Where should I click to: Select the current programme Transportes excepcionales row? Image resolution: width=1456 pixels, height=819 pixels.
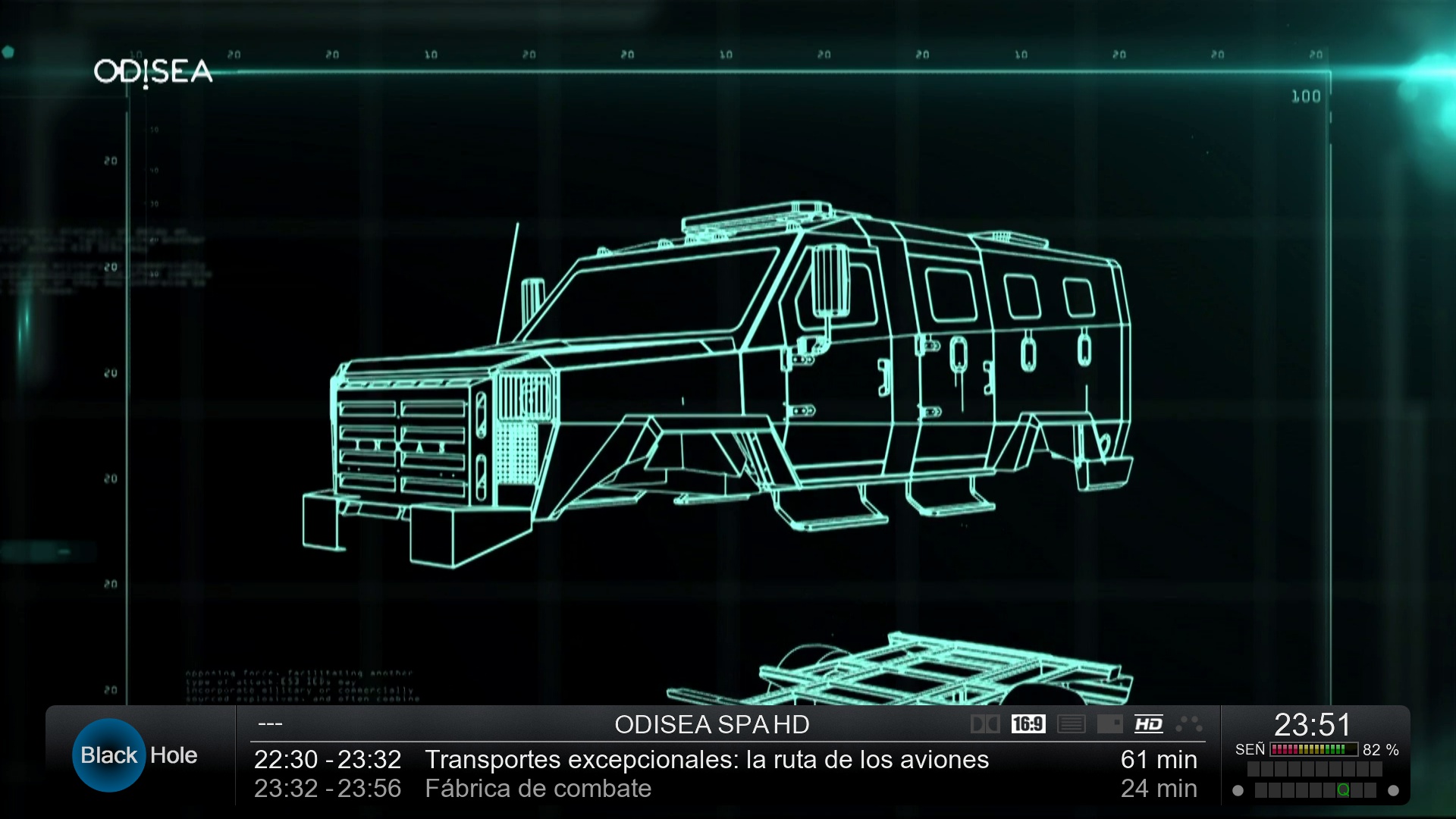[x=706, y=759]
